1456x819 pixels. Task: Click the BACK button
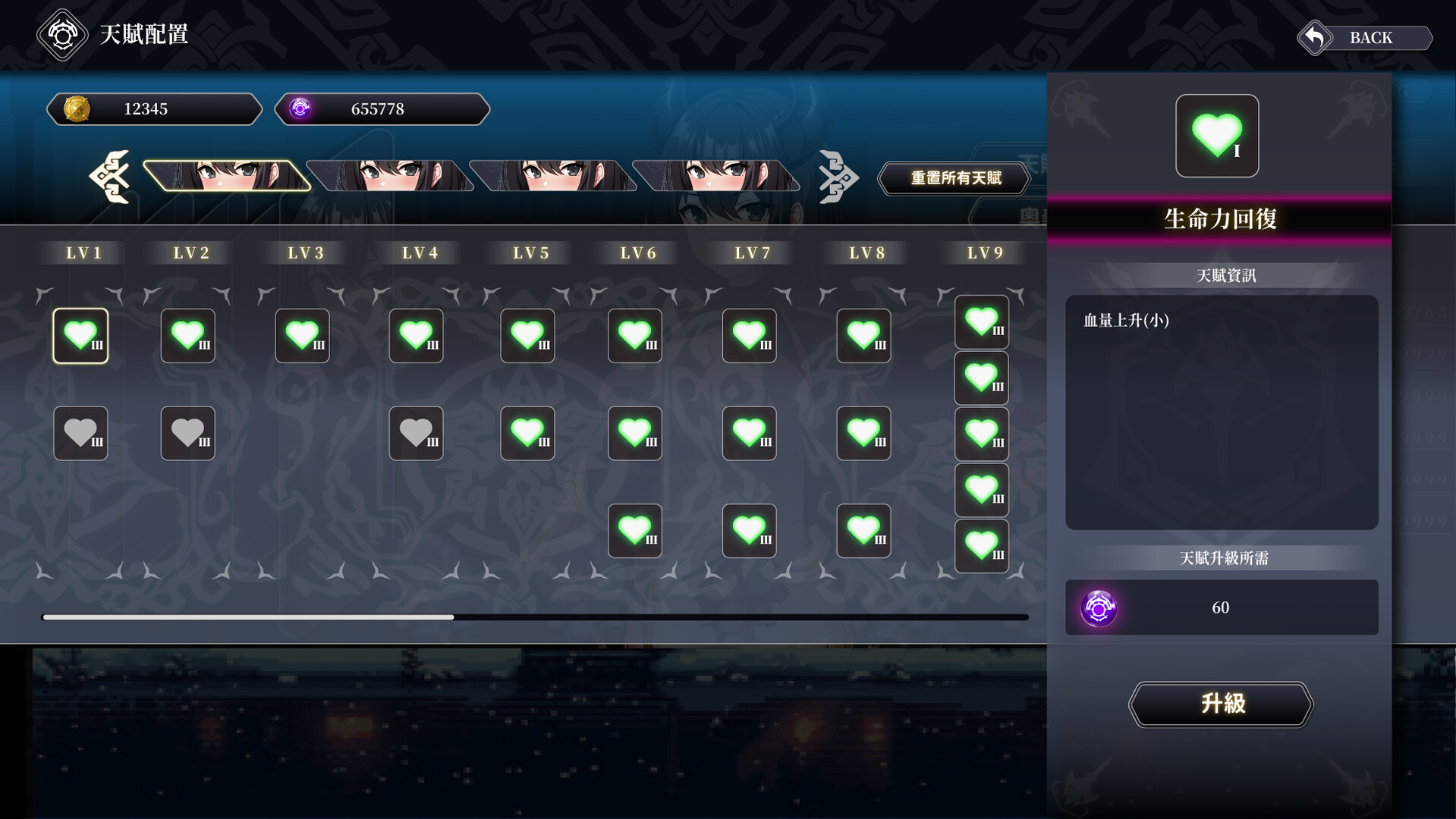[1363, 37]
